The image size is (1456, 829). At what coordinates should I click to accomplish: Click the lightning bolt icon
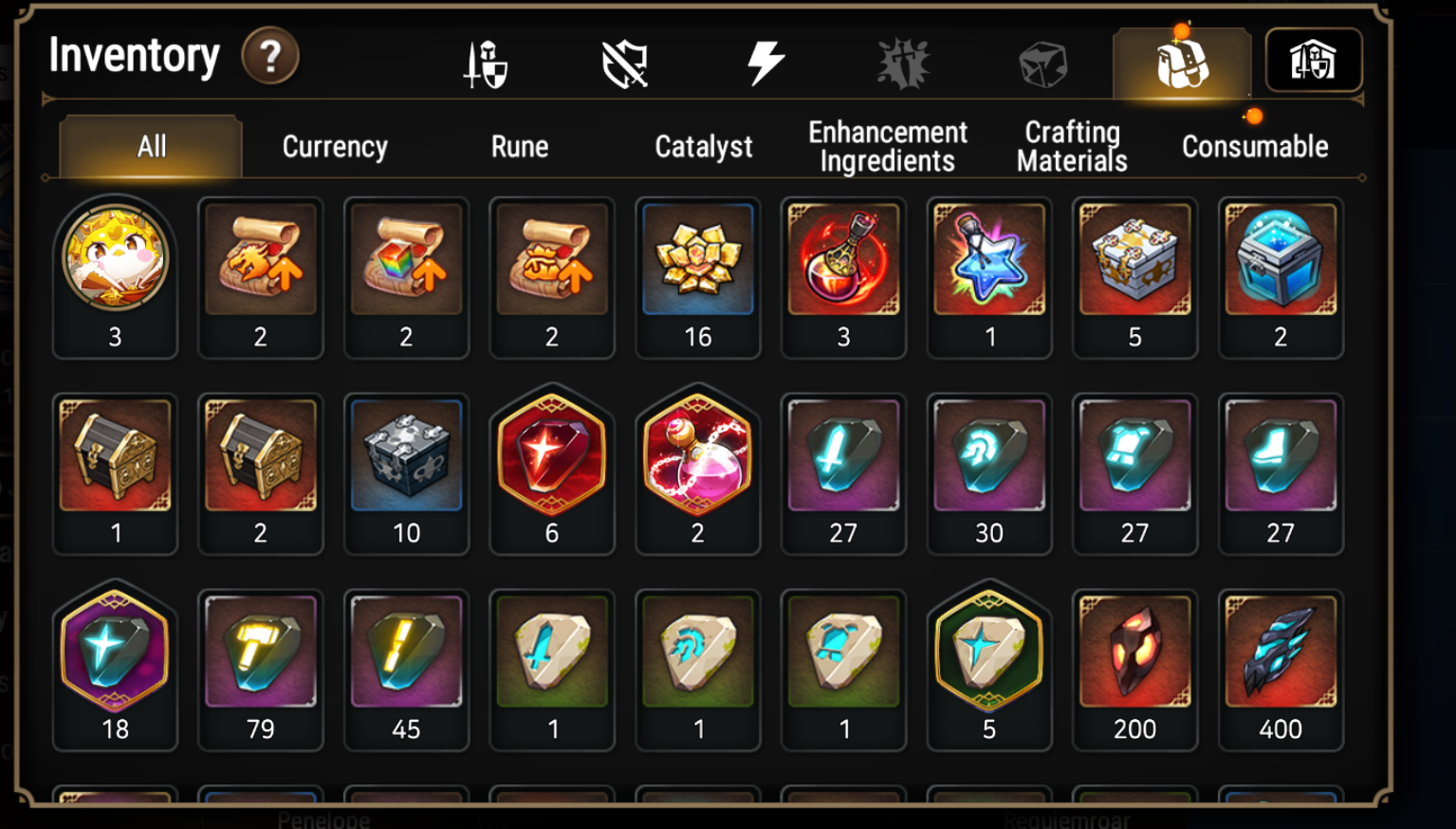764,62
